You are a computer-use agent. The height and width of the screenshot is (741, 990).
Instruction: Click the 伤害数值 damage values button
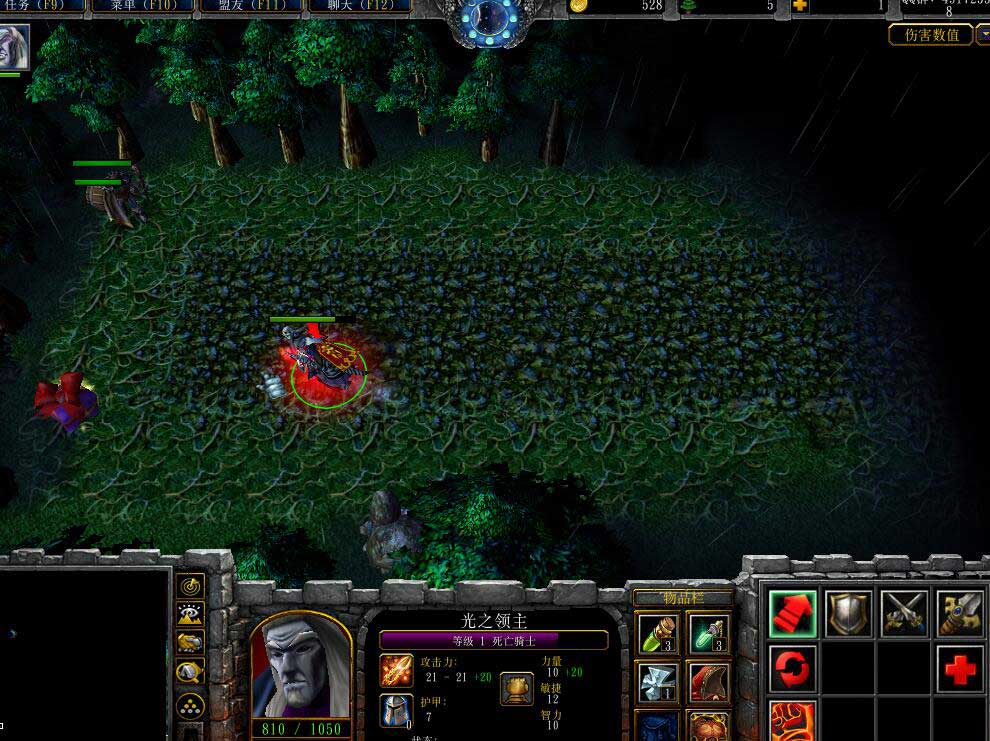[930, 35]
